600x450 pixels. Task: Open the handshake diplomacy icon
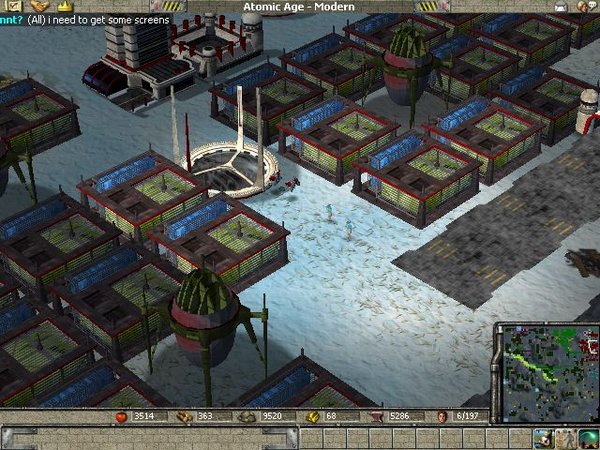(40, 6)
